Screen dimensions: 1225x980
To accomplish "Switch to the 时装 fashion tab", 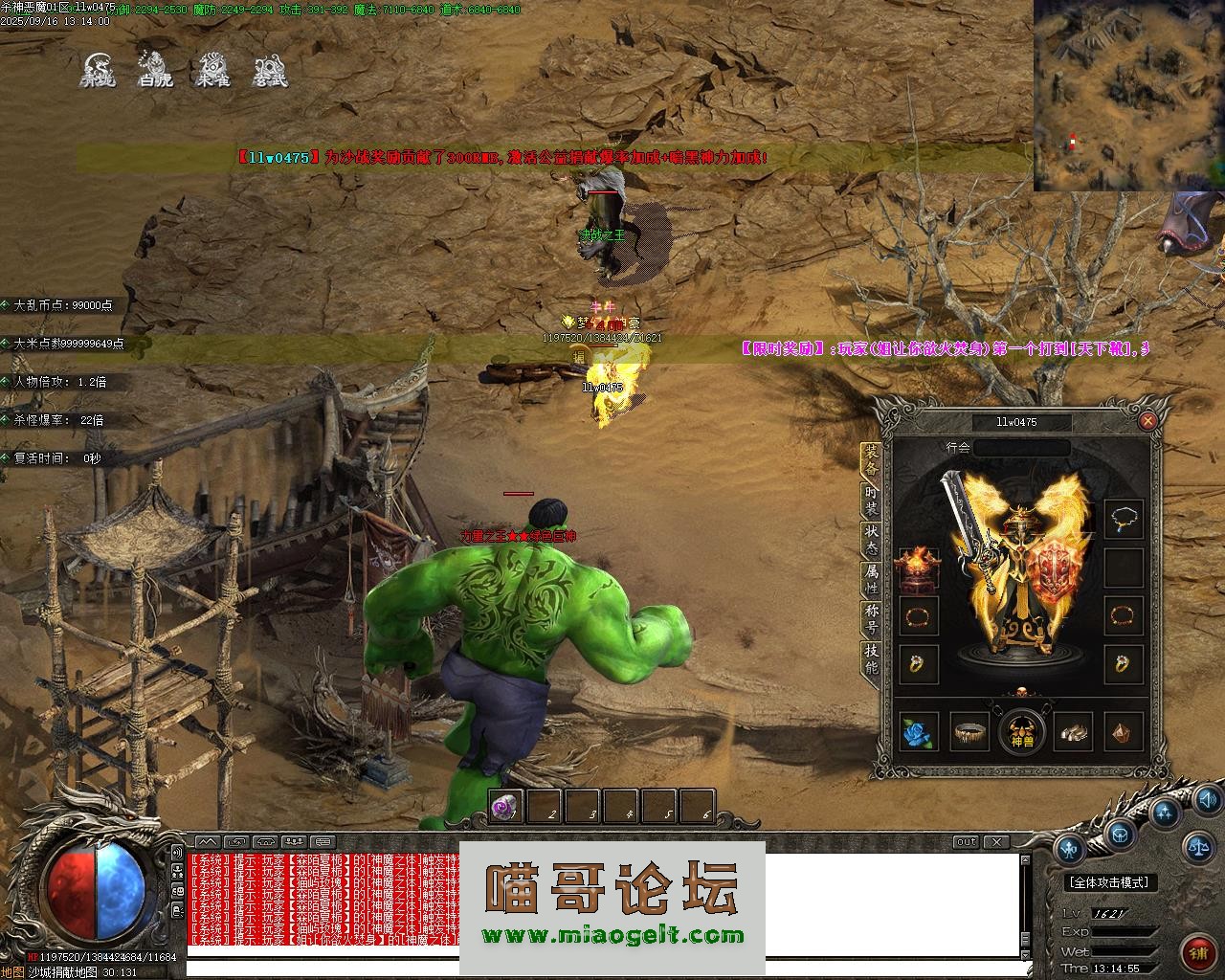I will (x=871, y=499).
